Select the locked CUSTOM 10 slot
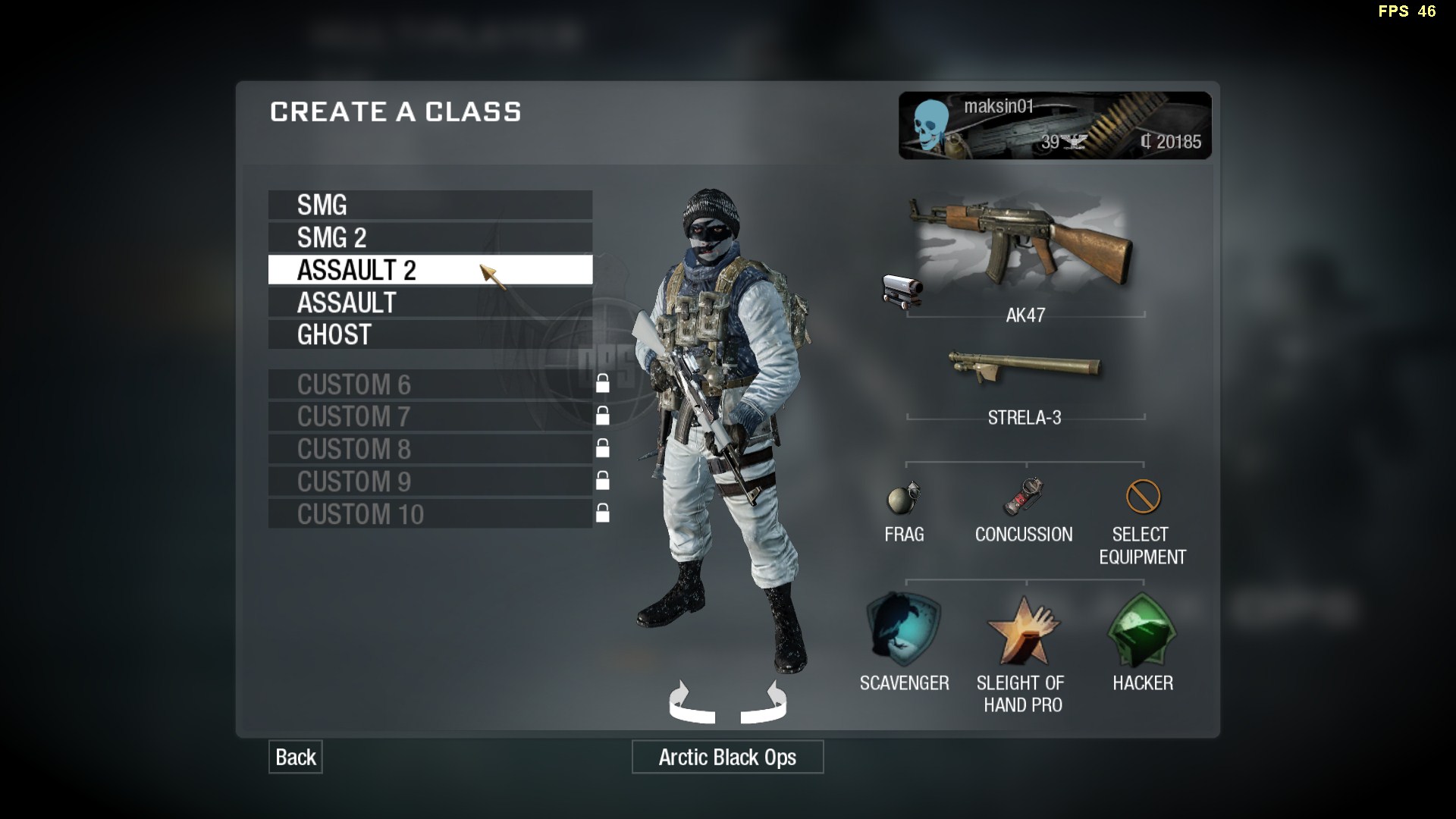The width and height of the screenshot is (1456, 819). [x=430, y=514]
